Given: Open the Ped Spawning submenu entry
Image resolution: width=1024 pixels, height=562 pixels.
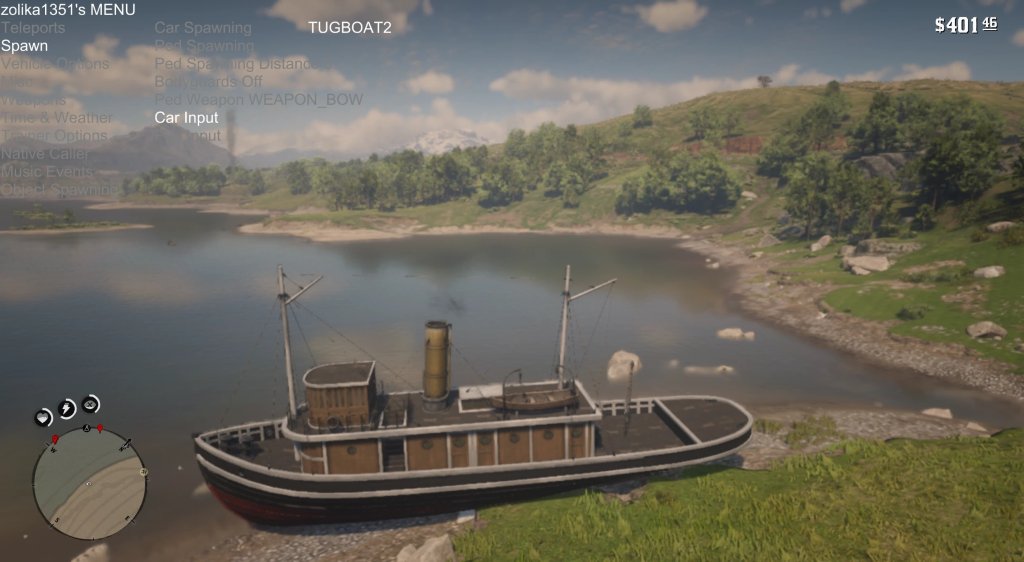Looking at the screenshot, I should click(x=204, y=46).
